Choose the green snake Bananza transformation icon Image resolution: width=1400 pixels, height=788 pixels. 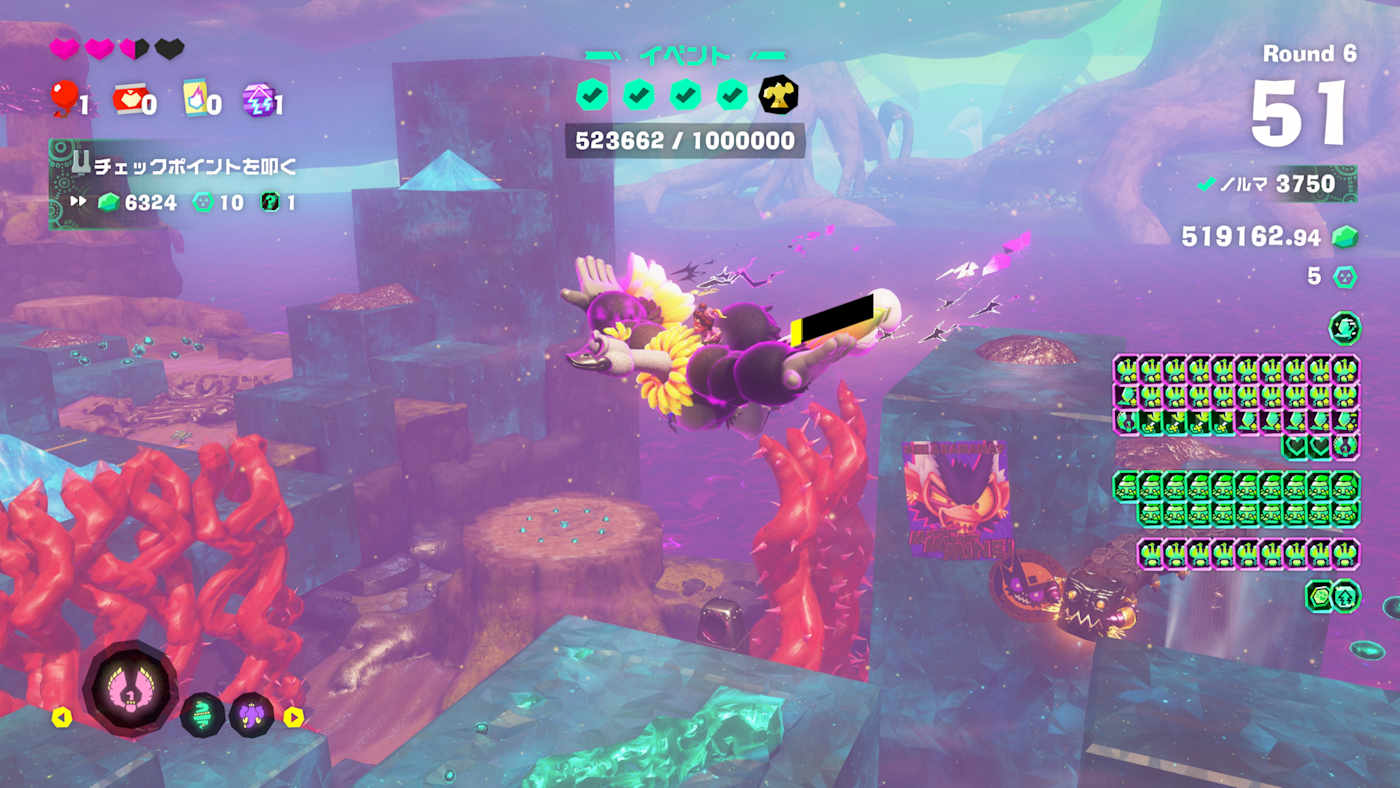tap(202, 715)
